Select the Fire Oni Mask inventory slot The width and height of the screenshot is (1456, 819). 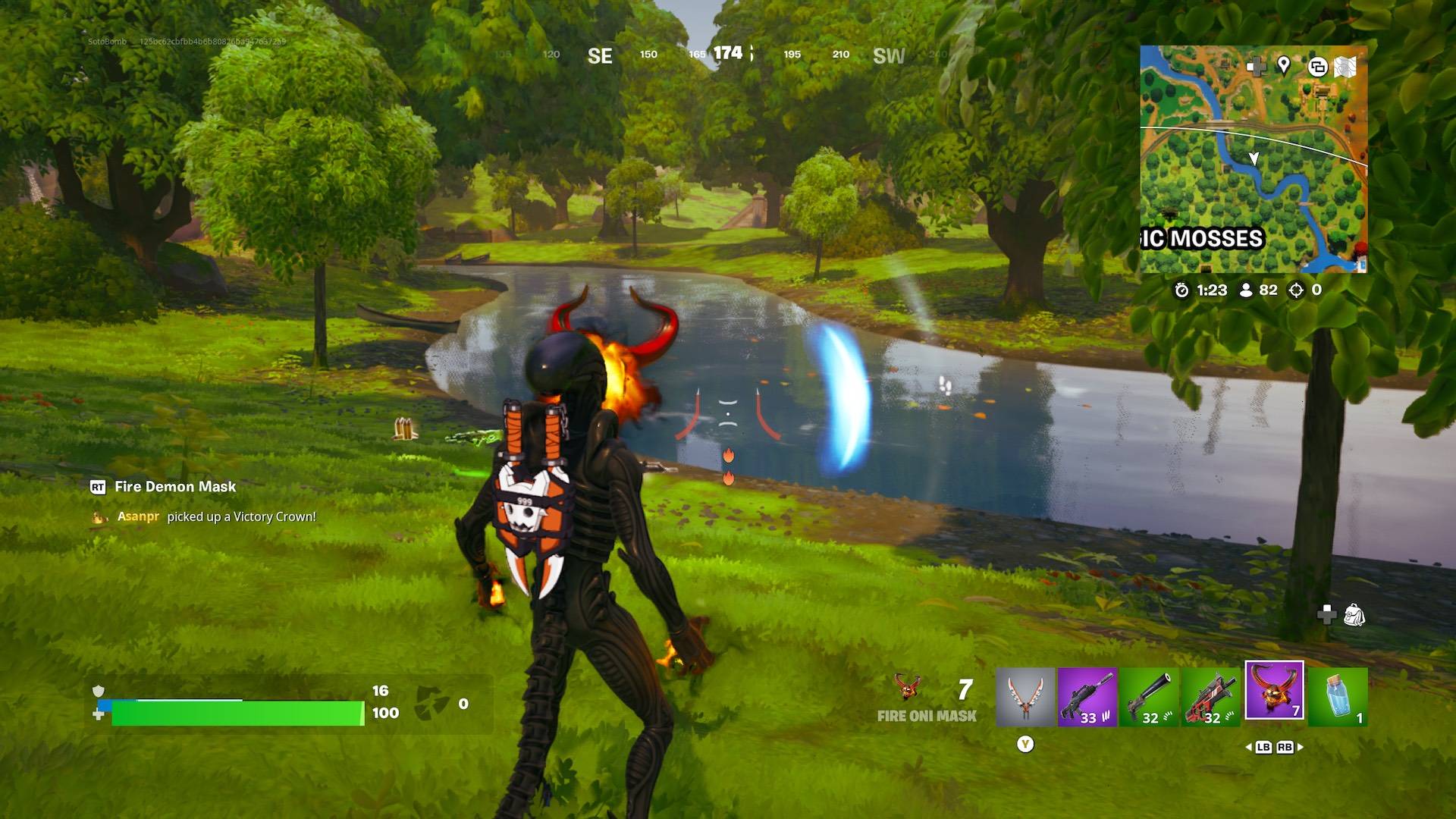click(1274, 696)
